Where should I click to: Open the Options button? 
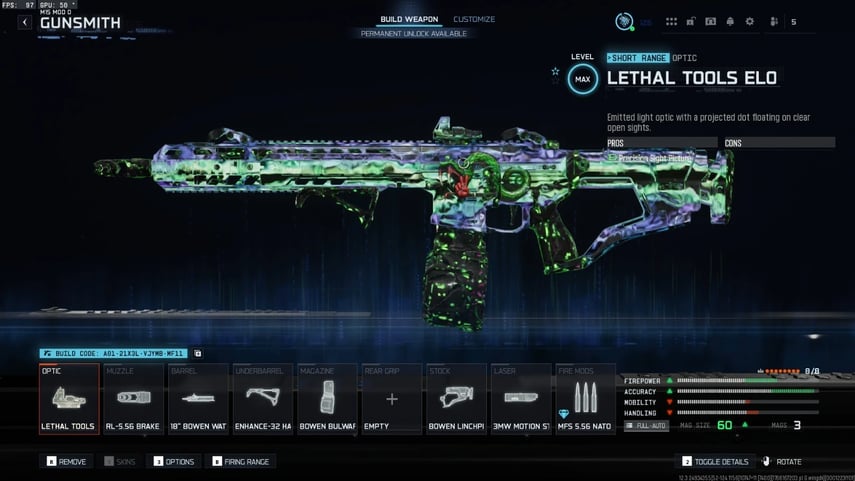point(173,462)
